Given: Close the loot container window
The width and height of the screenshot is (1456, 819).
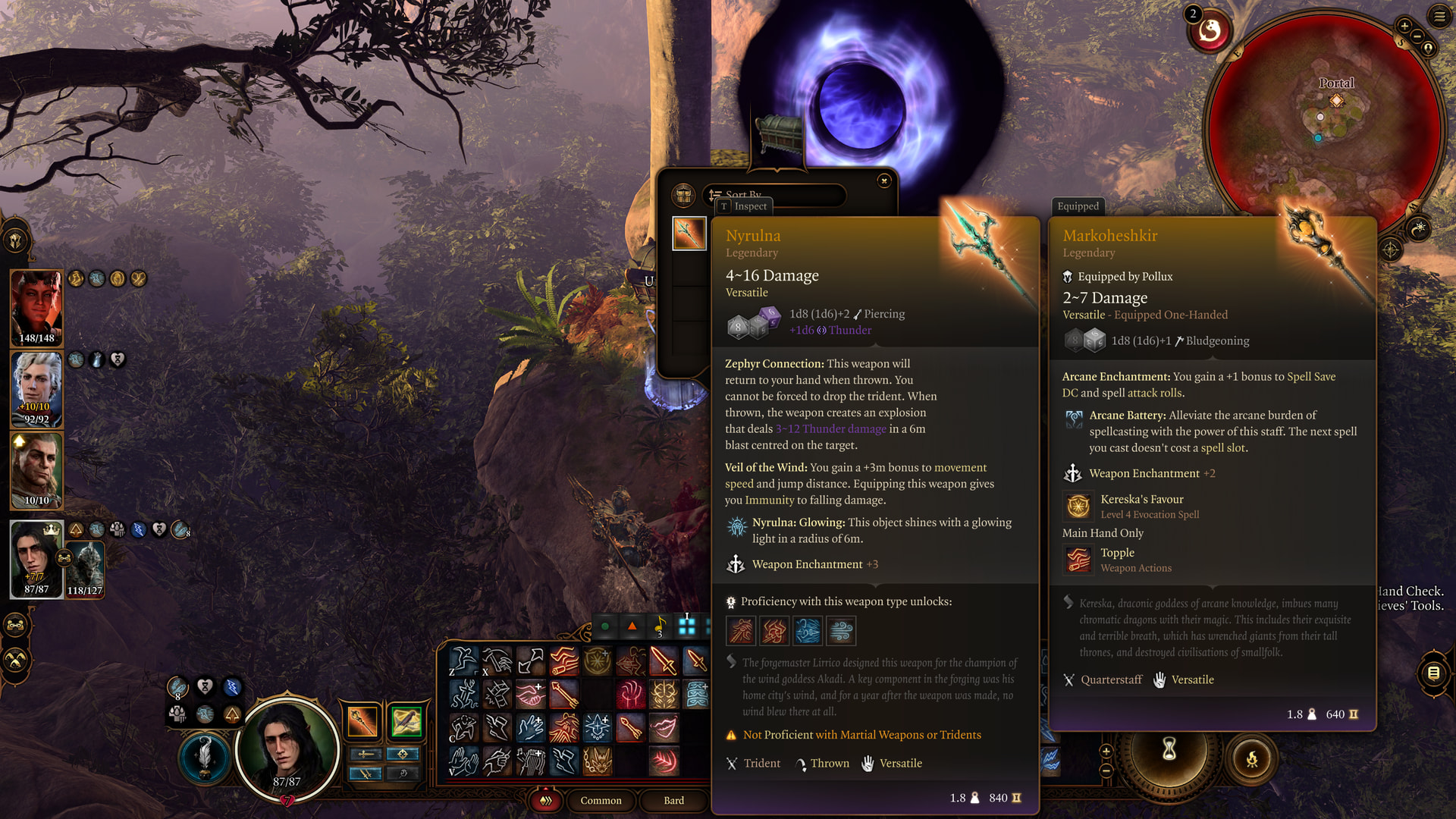Looking at the screenshot, I should pyautogui.click(x=883, y=180).
